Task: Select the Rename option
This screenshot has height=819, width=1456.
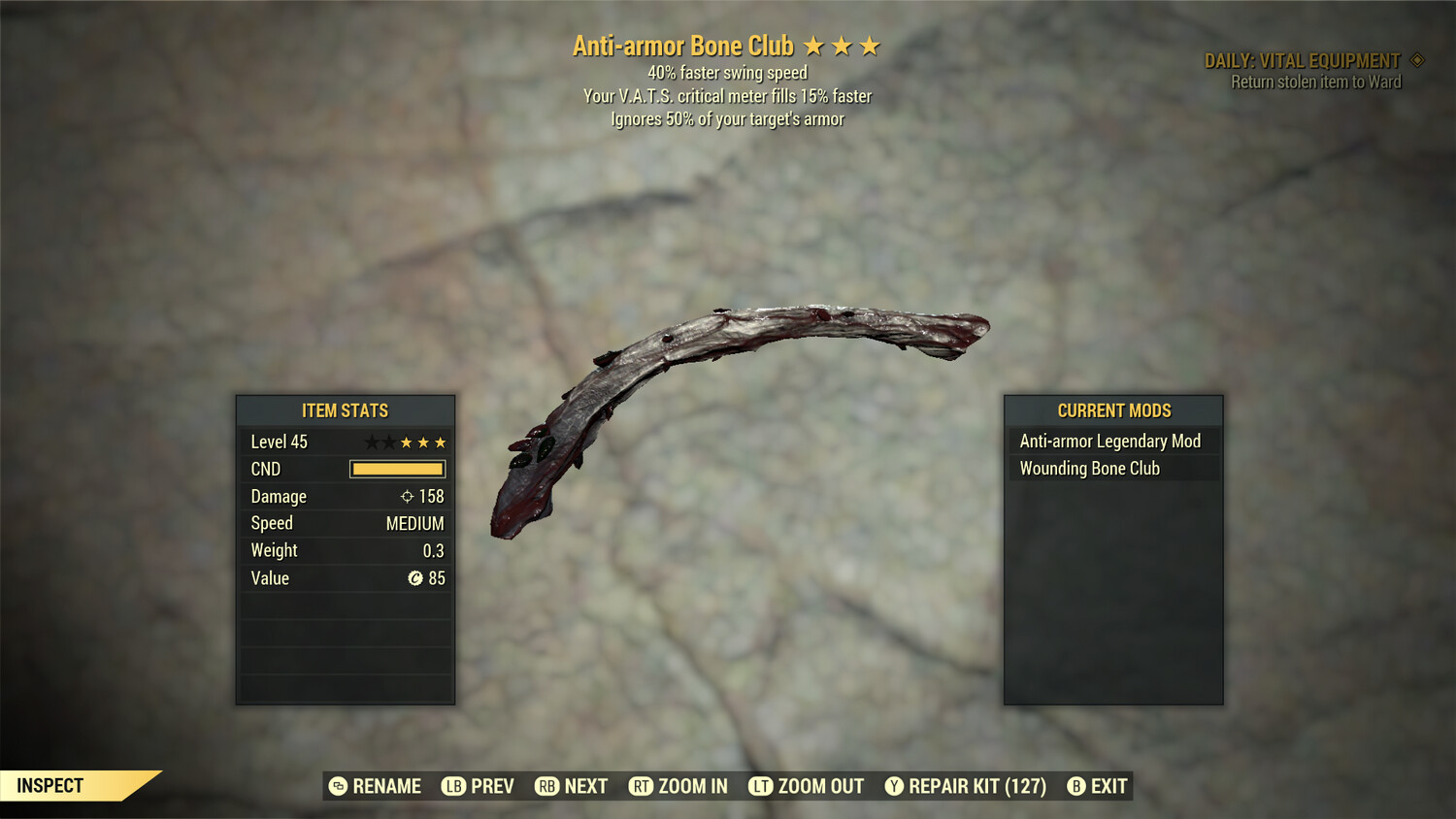Action: point(376,786)
